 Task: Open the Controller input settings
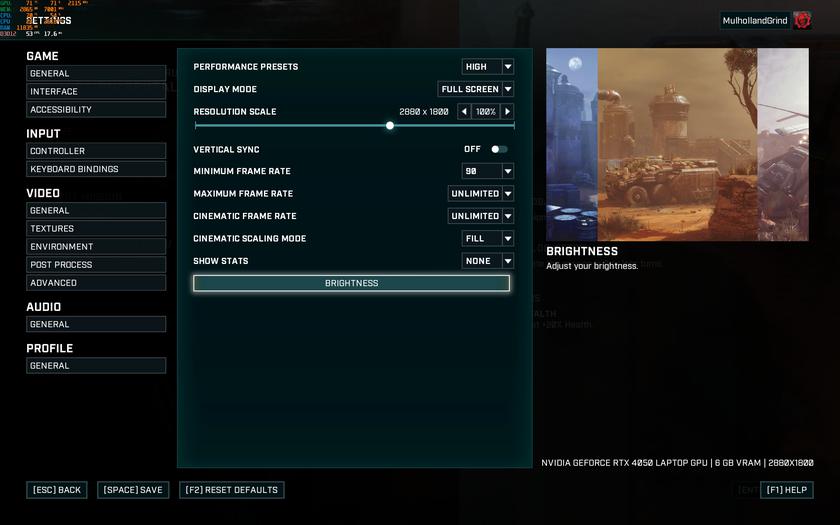pyautogui.click(x=96, y=151)
